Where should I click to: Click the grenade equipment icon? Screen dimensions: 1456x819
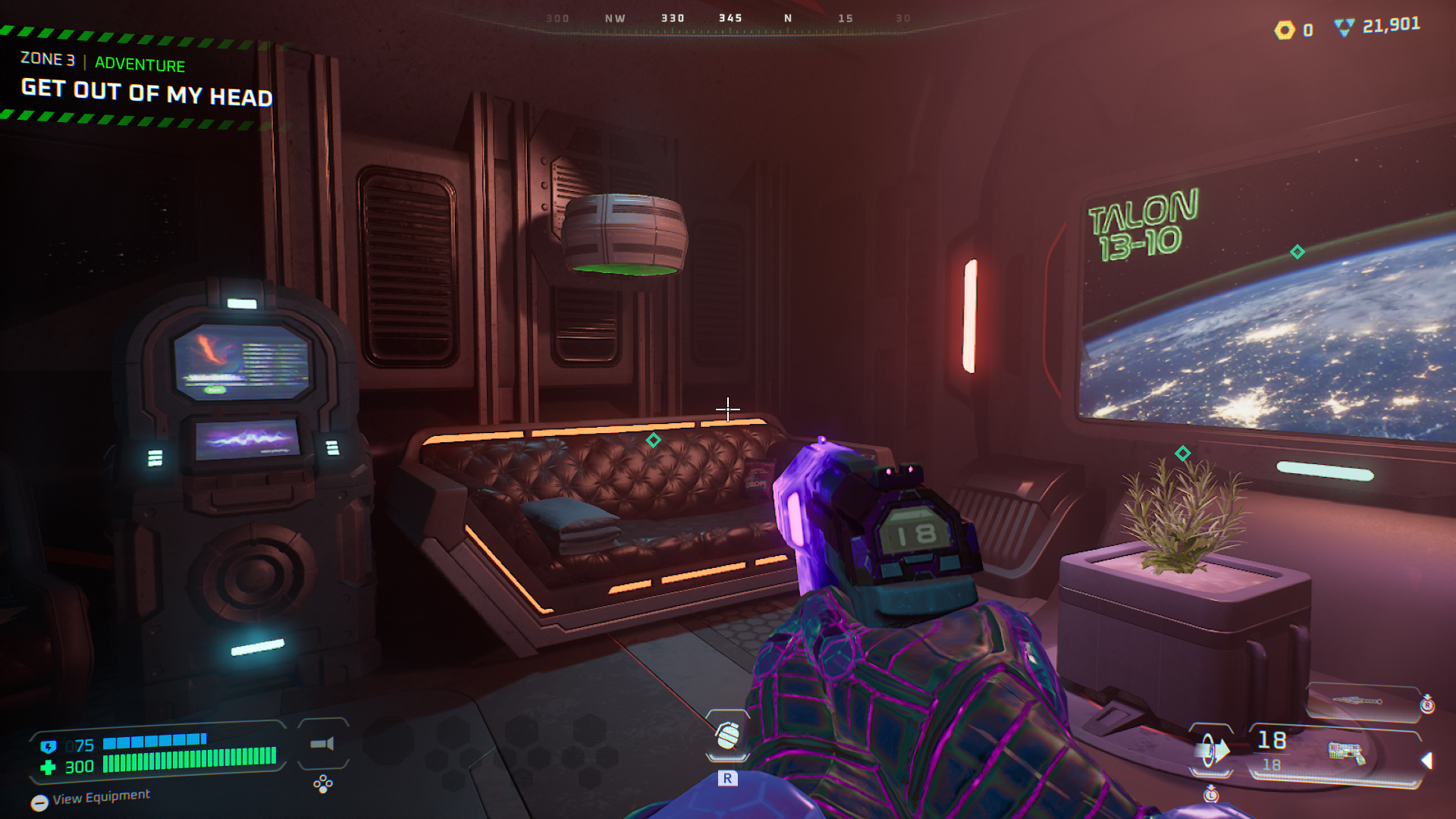point(726,734)
